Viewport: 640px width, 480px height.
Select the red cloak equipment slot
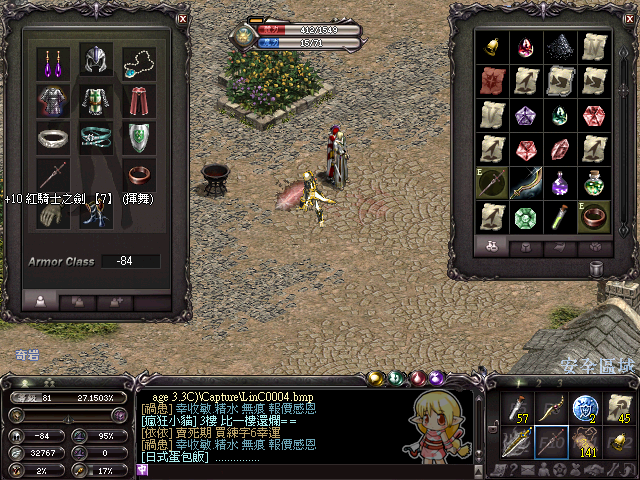point(139,101)
